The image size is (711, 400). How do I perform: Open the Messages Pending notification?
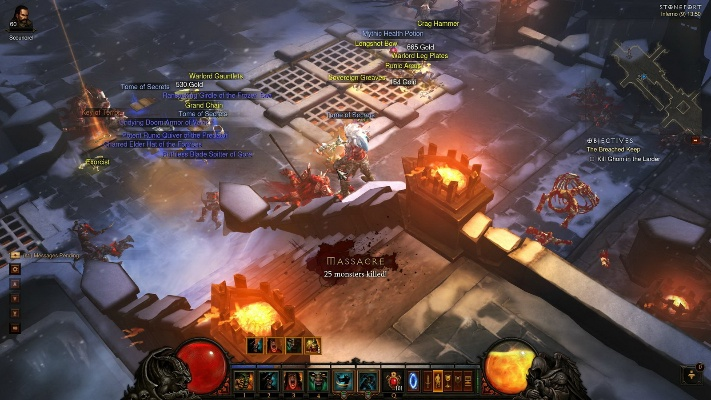pyautogui.click(x=44, y=255)
